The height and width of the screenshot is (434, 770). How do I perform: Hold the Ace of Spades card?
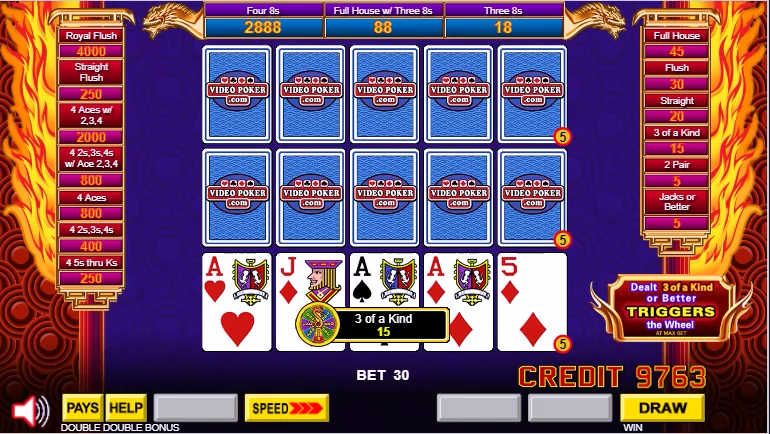384,280
